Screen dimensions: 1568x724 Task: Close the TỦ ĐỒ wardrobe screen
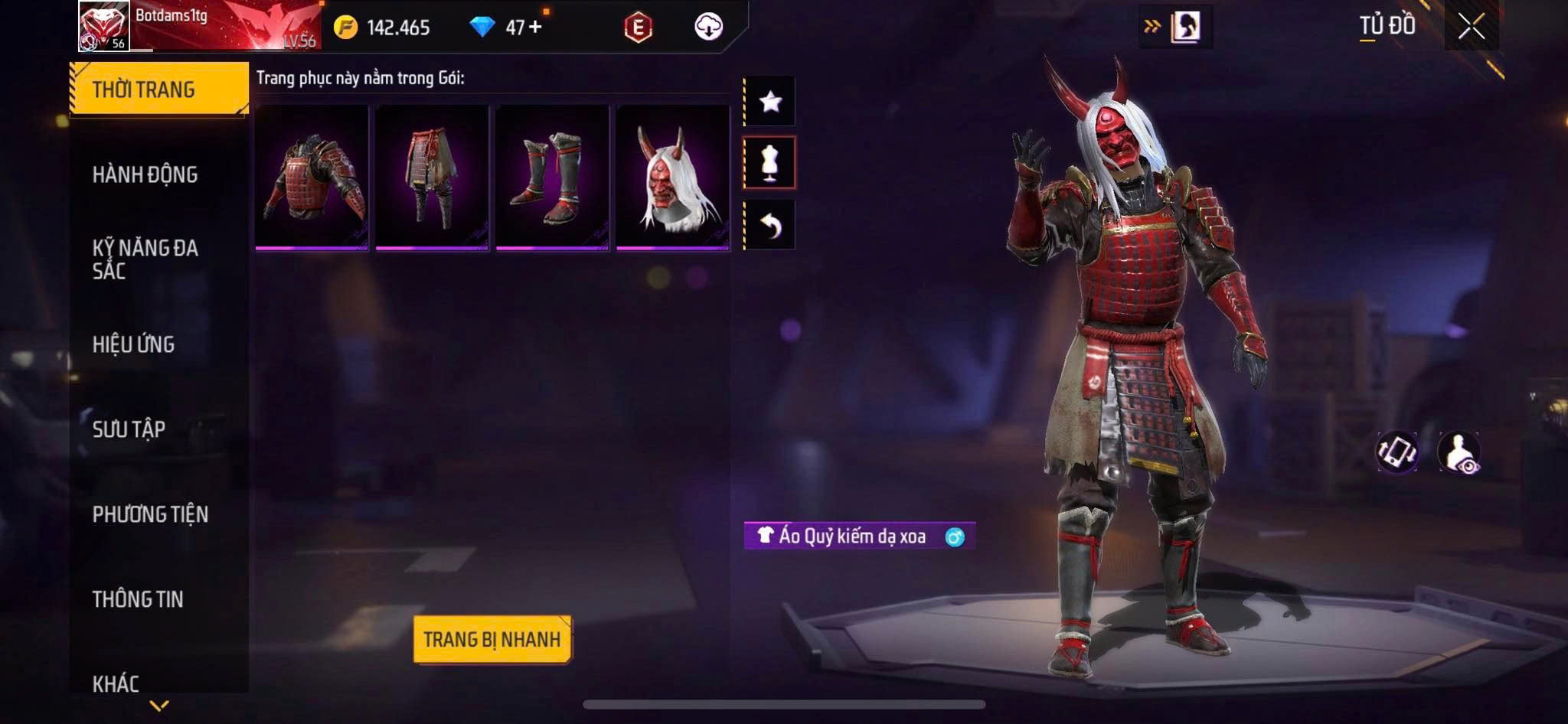1471,27
